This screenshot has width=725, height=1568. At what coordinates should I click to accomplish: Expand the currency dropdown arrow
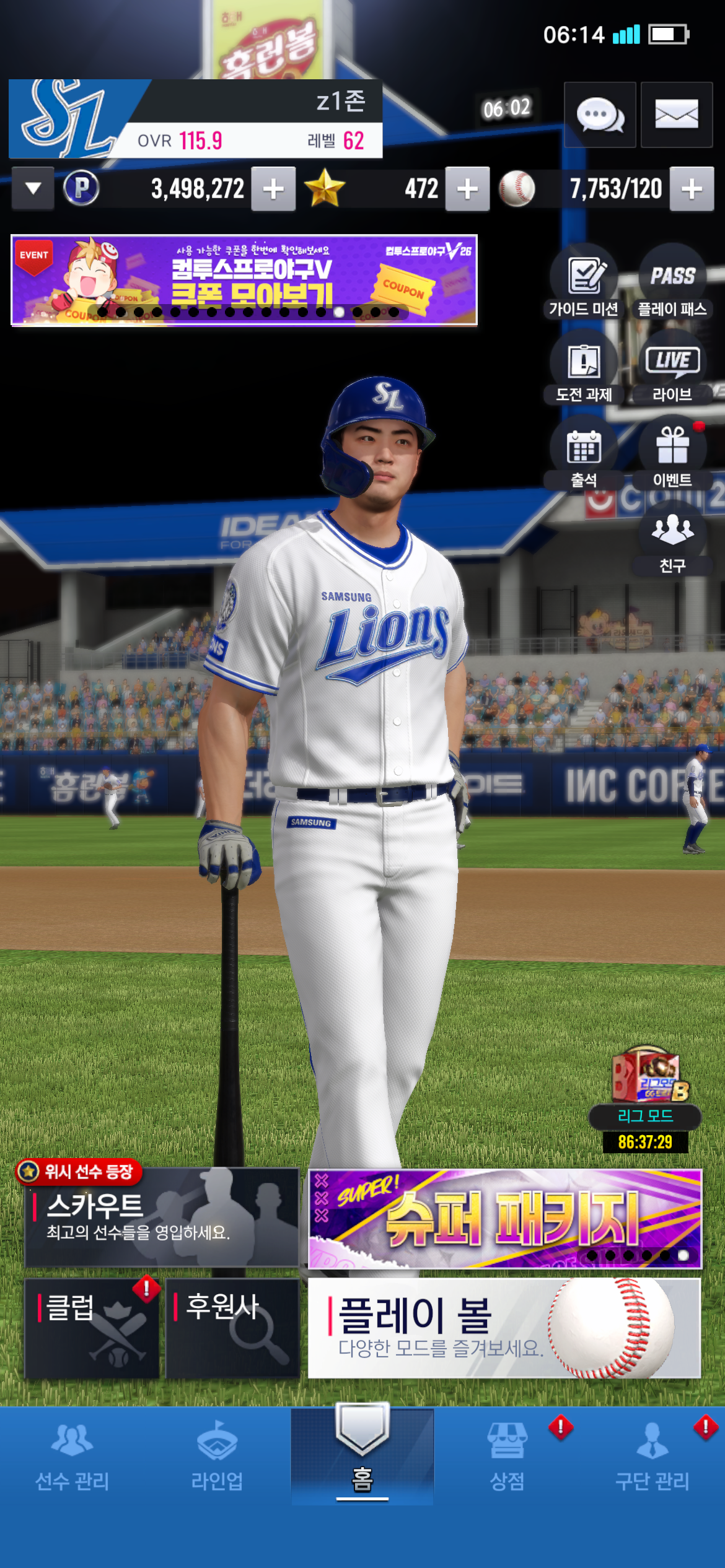click(x=33, y=188)
